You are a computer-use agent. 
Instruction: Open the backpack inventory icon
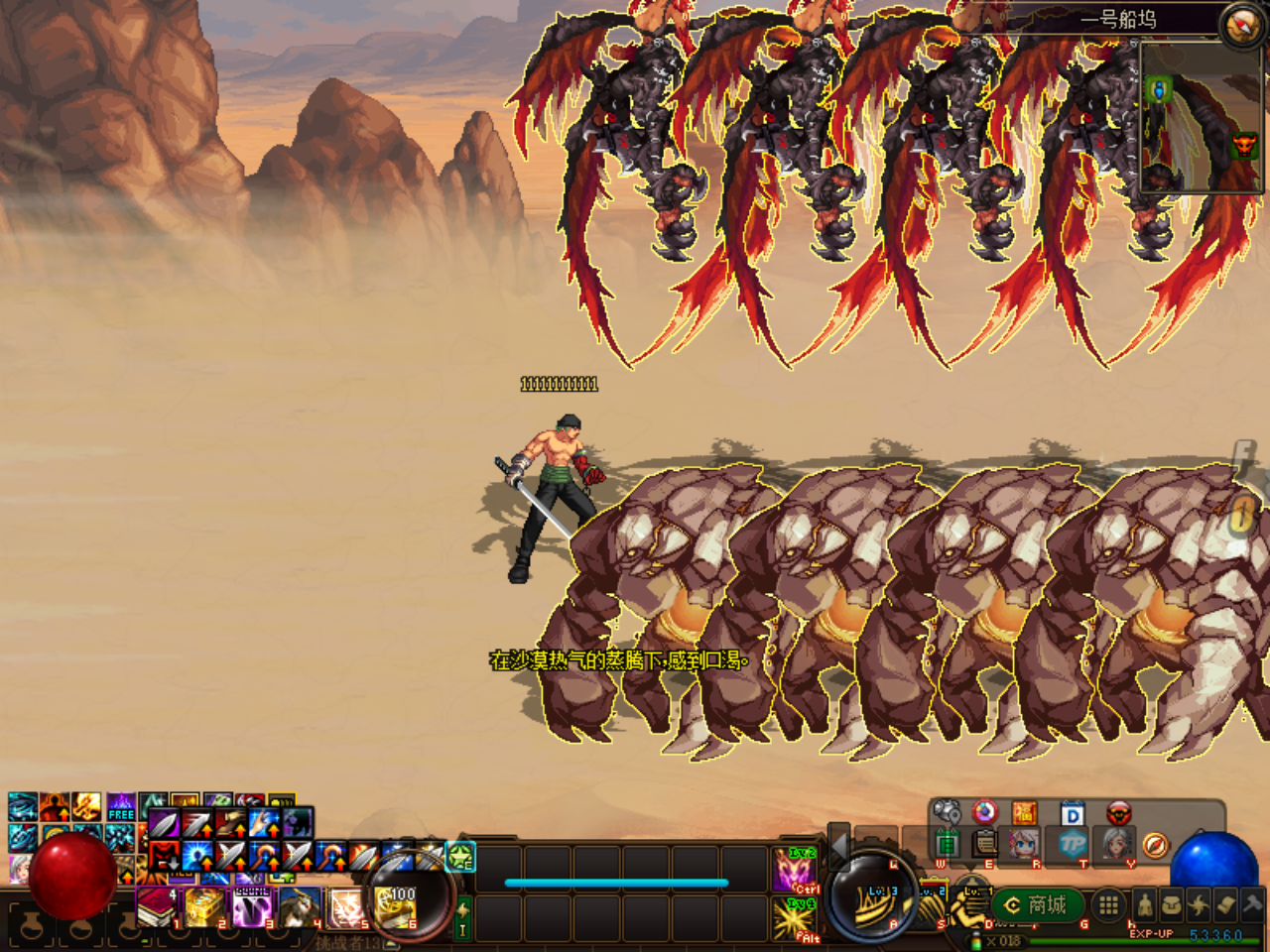1172,904
